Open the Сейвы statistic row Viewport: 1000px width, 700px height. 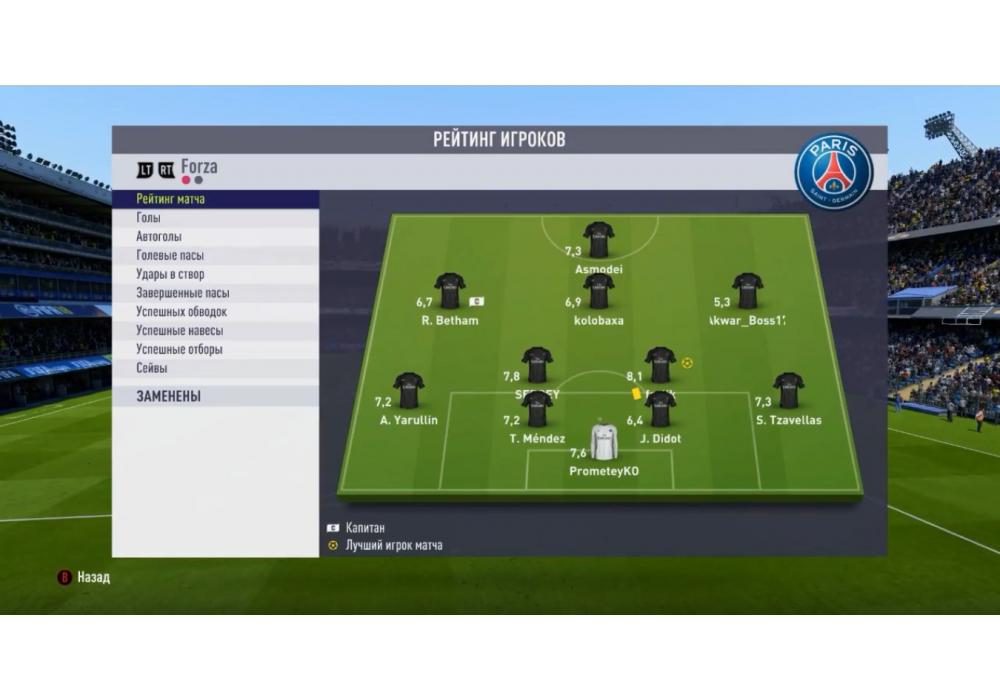[216, 368]
